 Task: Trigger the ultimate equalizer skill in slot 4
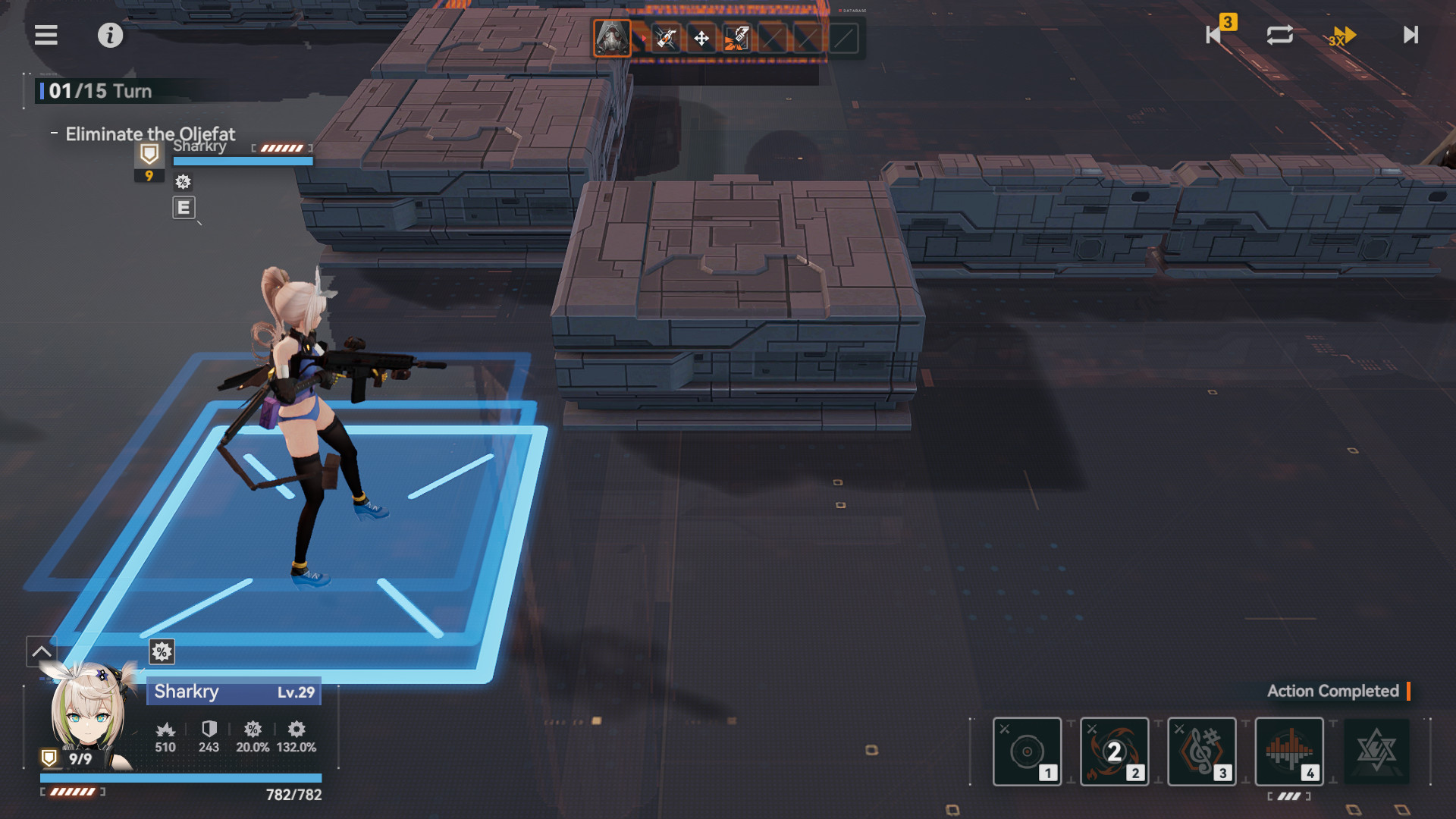(x=1288, y=752)
